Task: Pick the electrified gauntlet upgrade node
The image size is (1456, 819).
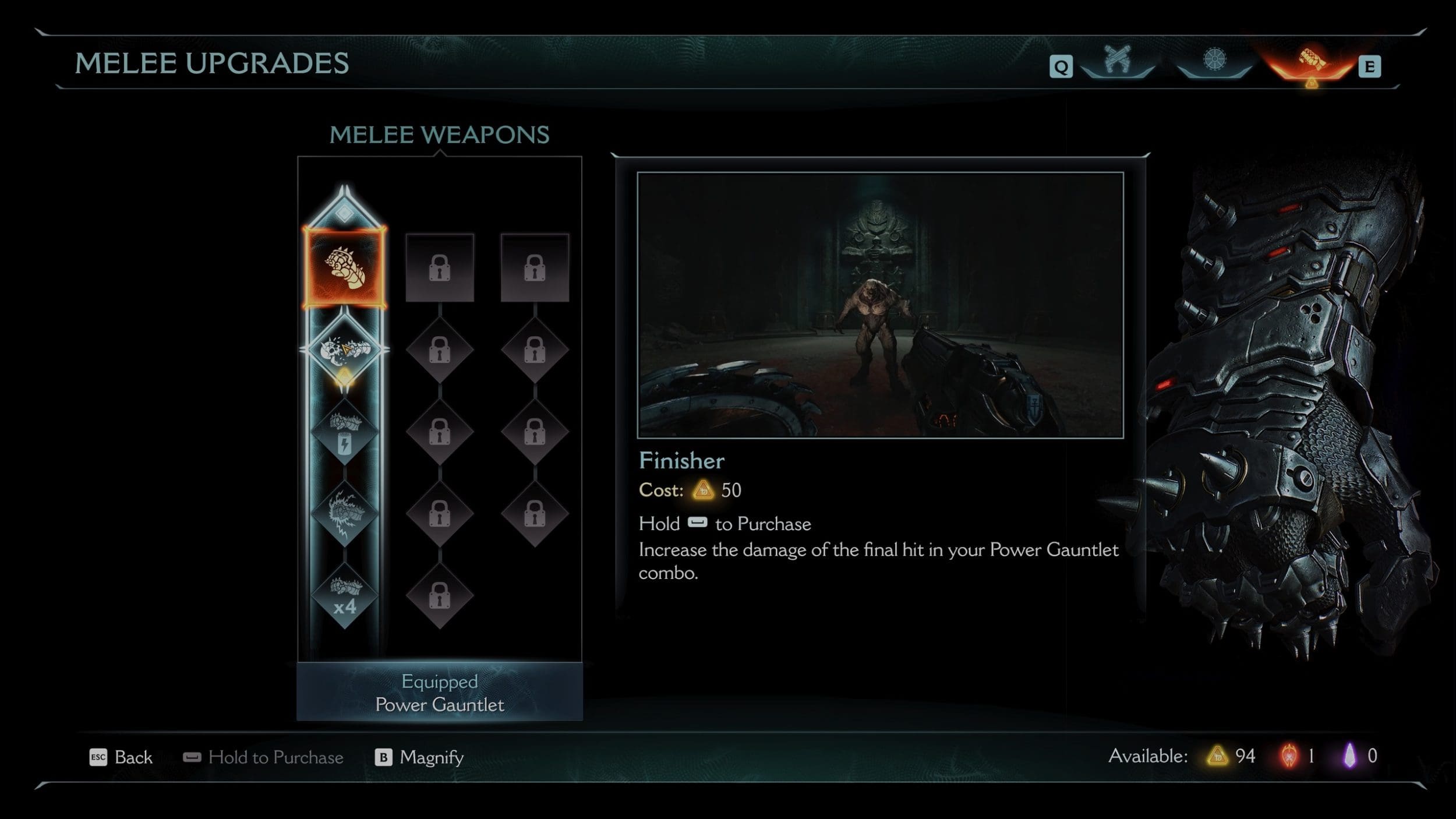Action: (344, 514)
